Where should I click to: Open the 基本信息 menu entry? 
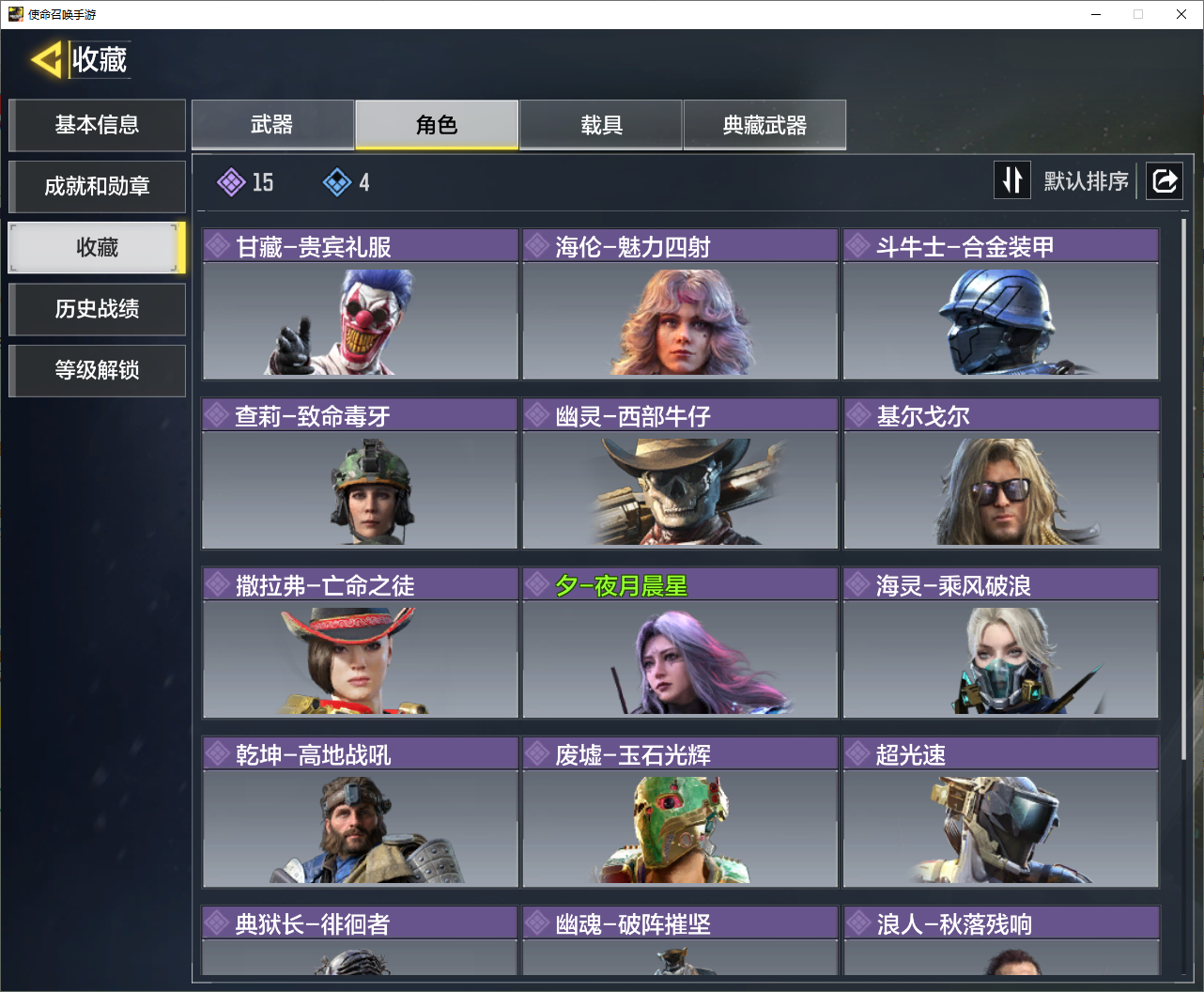click(97, 125)
